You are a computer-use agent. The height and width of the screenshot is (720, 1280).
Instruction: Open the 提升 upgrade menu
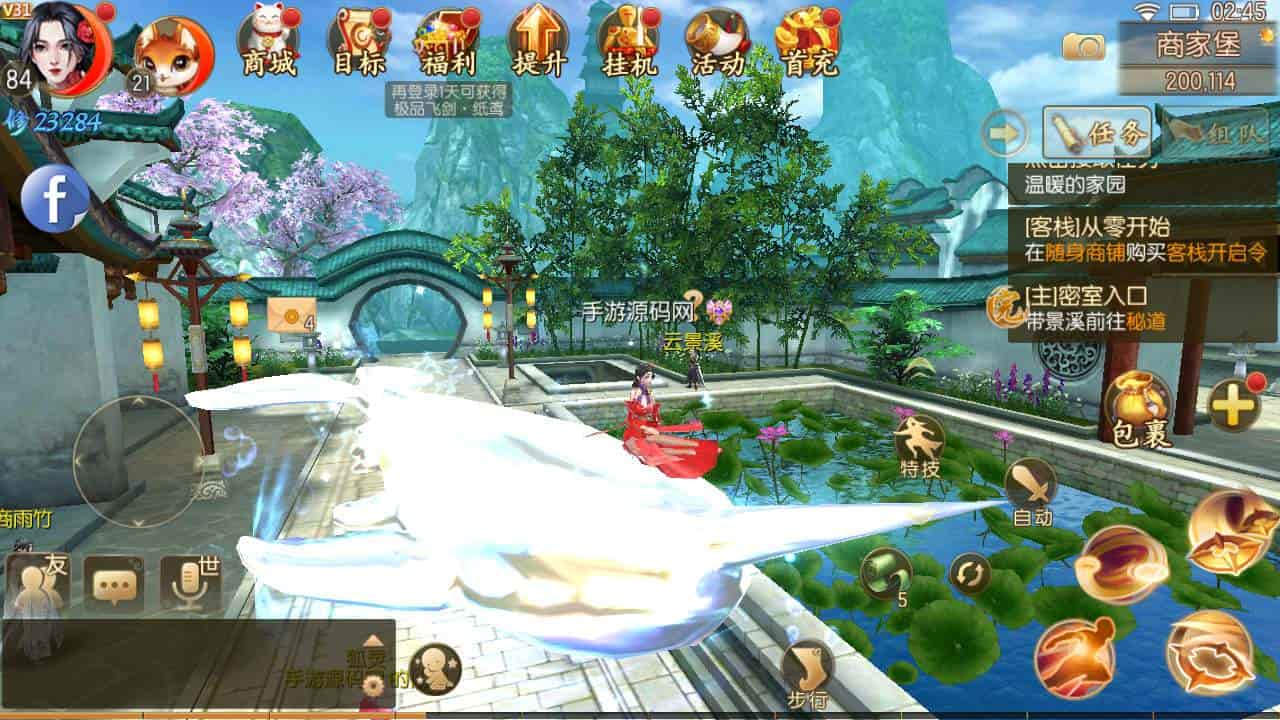pyautogui.click(x=538, y=45)
